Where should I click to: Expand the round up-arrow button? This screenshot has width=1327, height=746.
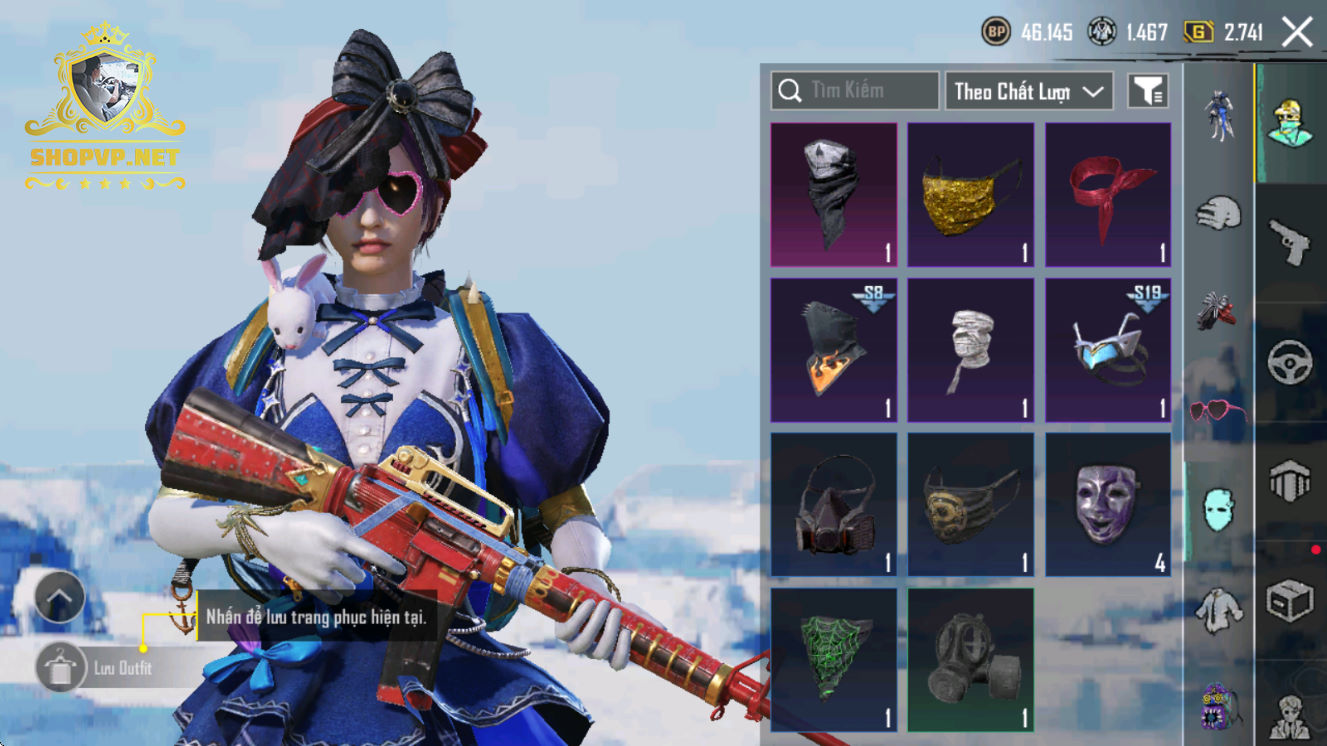click(59, 599)
